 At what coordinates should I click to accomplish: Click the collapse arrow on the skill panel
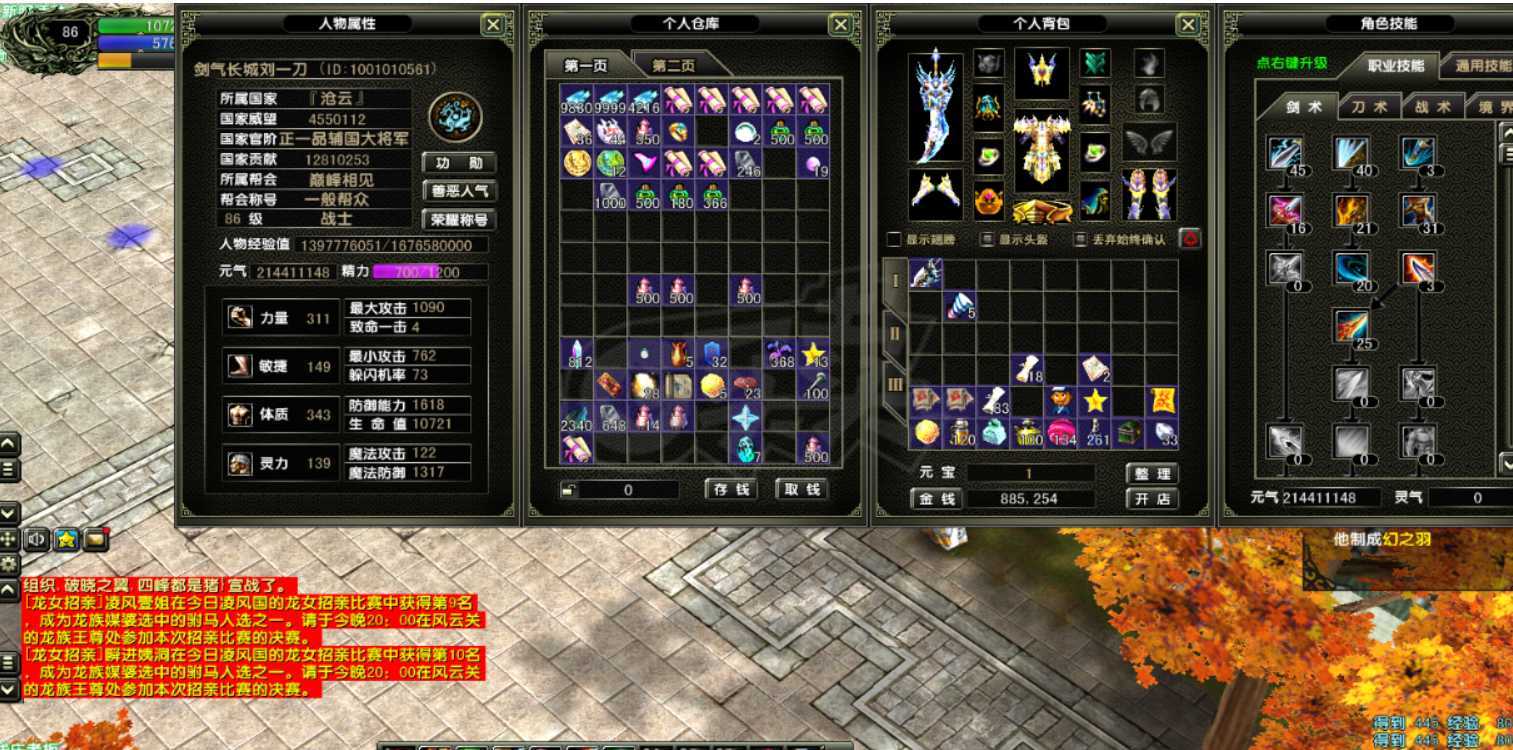tap(1506, 133)
